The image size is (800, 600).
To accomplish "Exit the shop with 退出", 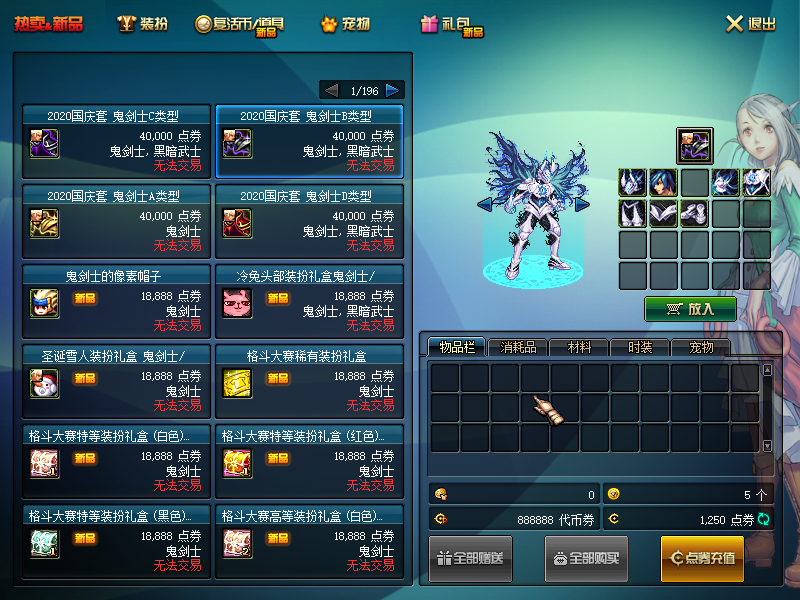I will tap(750, 23).
